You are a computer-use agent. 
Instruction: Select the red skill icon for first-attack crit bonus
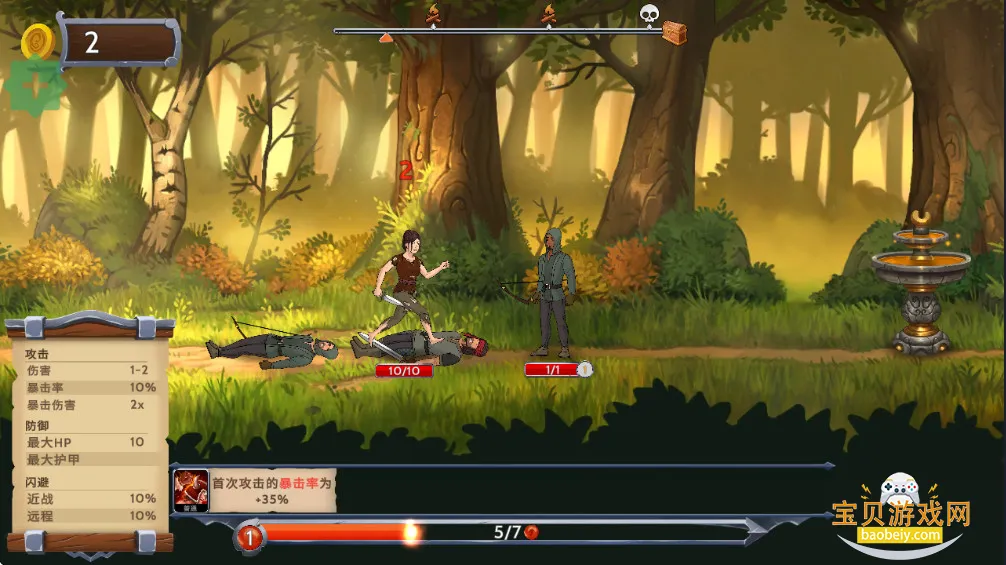(191, 489)
